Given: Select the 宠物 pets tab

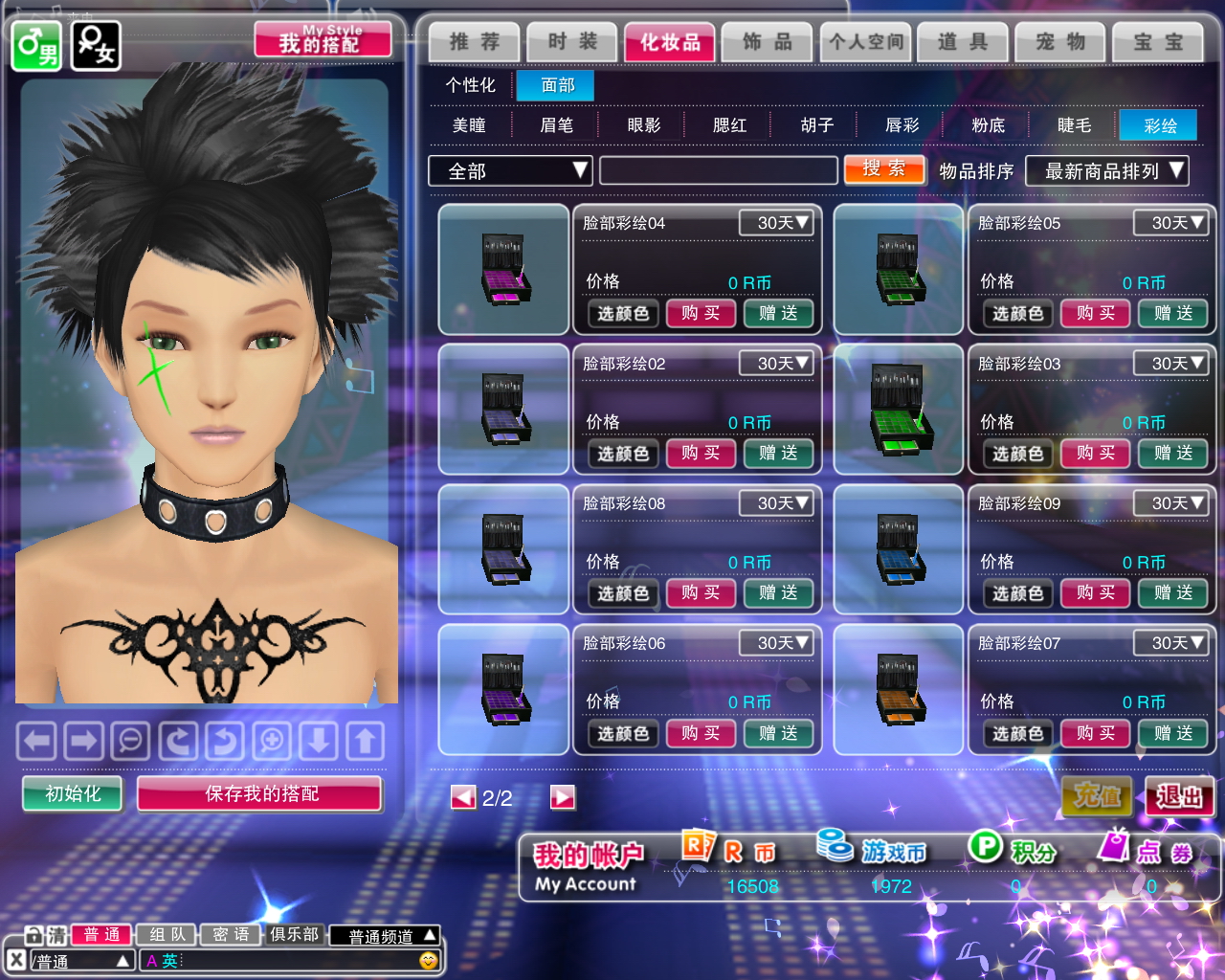Looking at the screenshot, I should (x=1060, y=42).
